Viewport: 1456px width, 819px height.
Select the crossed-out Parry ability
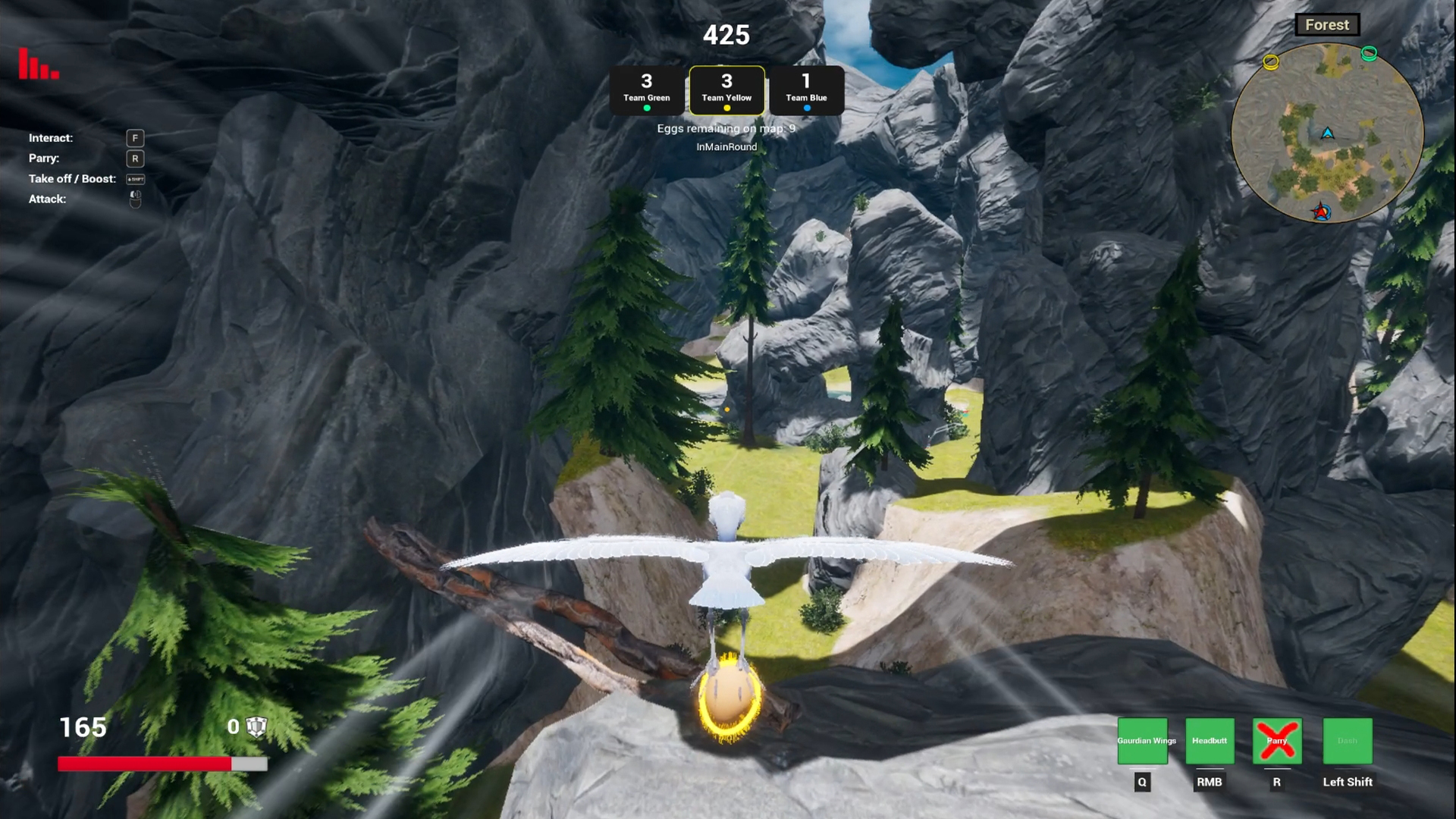tap(1277, 741)
